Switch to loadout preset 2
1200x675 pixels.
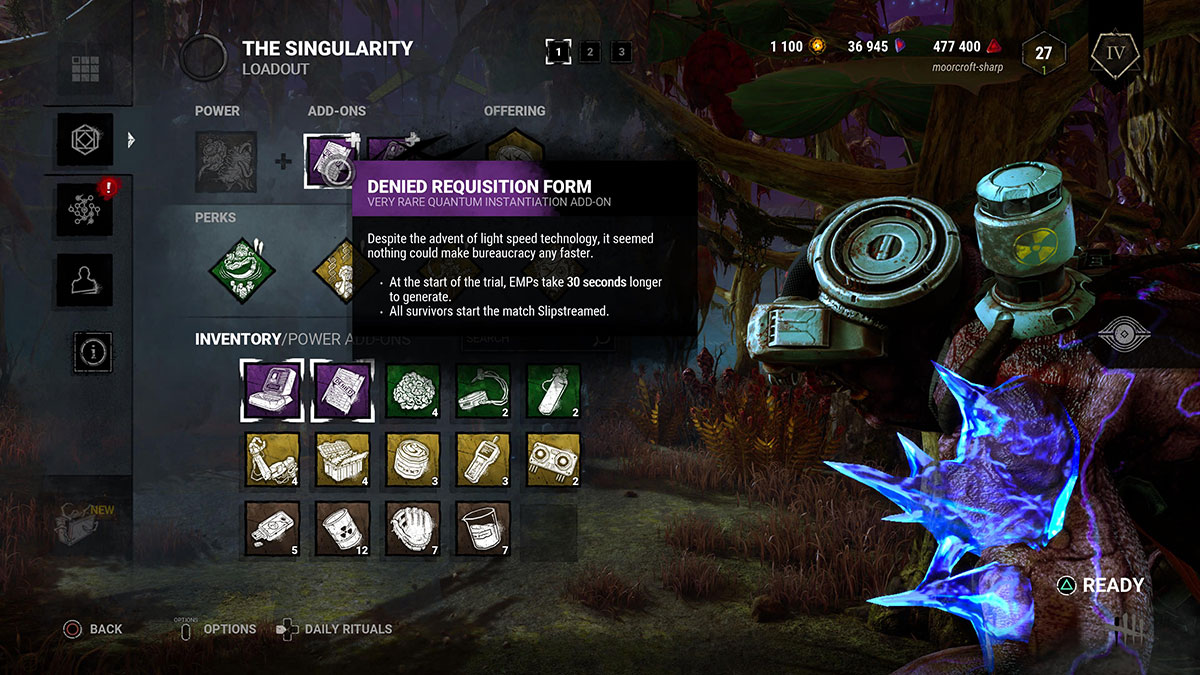[590, 52]
